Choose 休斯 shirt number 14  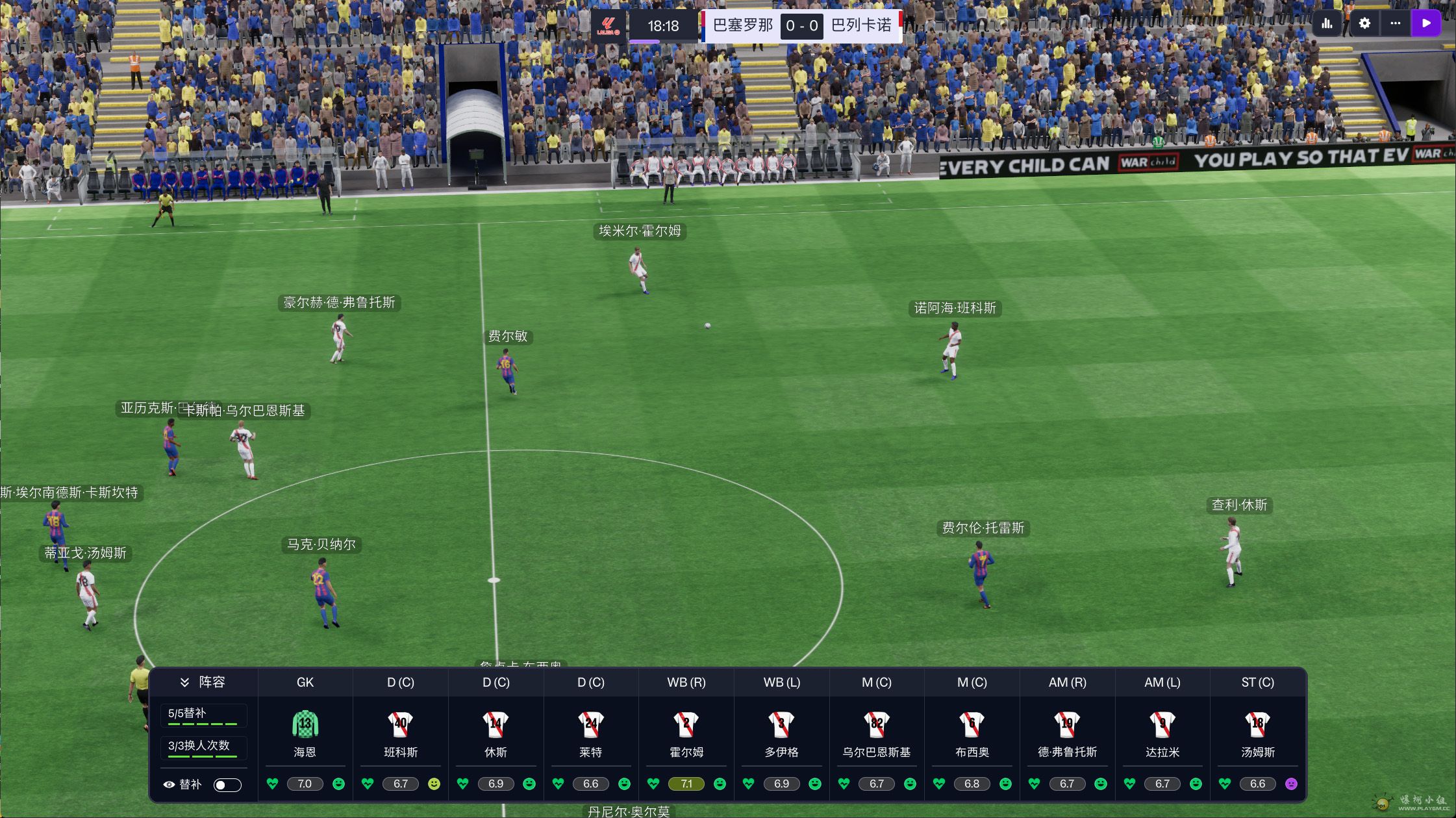[496, 733]
